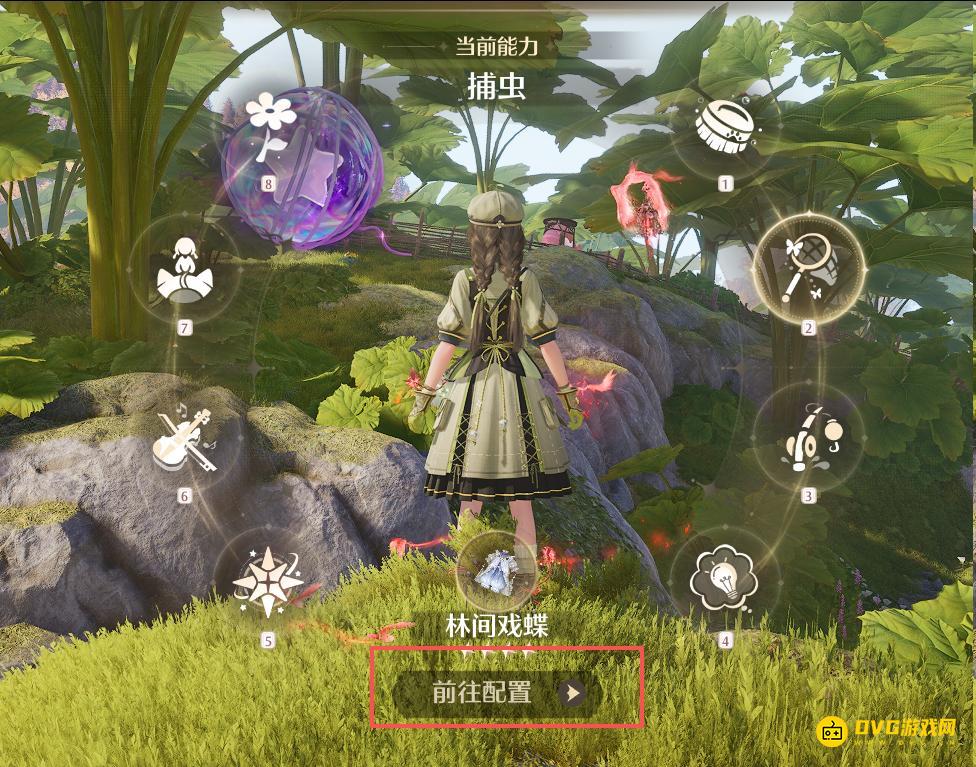The width and height of the screenshot is (976, 767).
Task: Activate the fishing float ability
Action: coord(808,439)
